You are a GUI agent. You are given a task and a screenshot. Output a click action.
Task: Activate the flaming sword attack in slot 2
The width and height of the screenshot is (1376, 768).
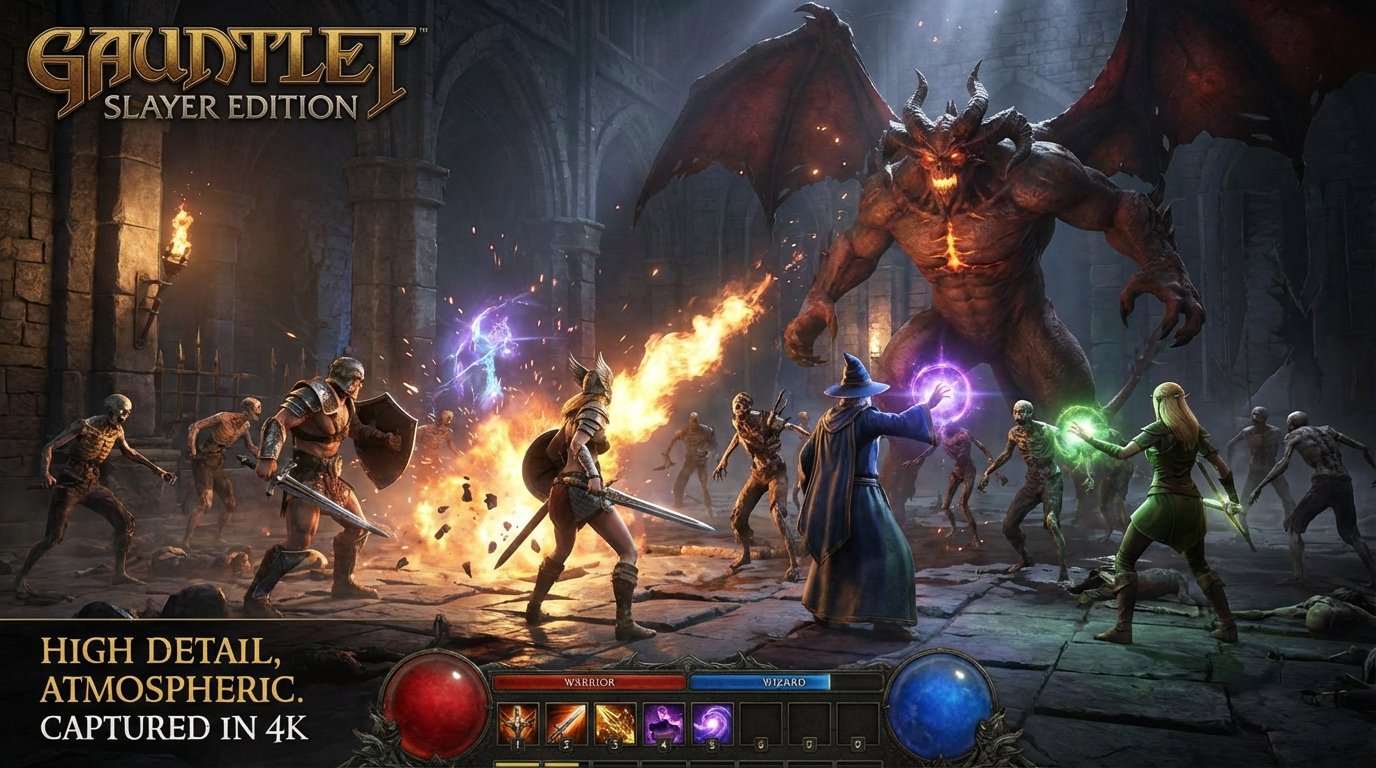click(565, 722)
